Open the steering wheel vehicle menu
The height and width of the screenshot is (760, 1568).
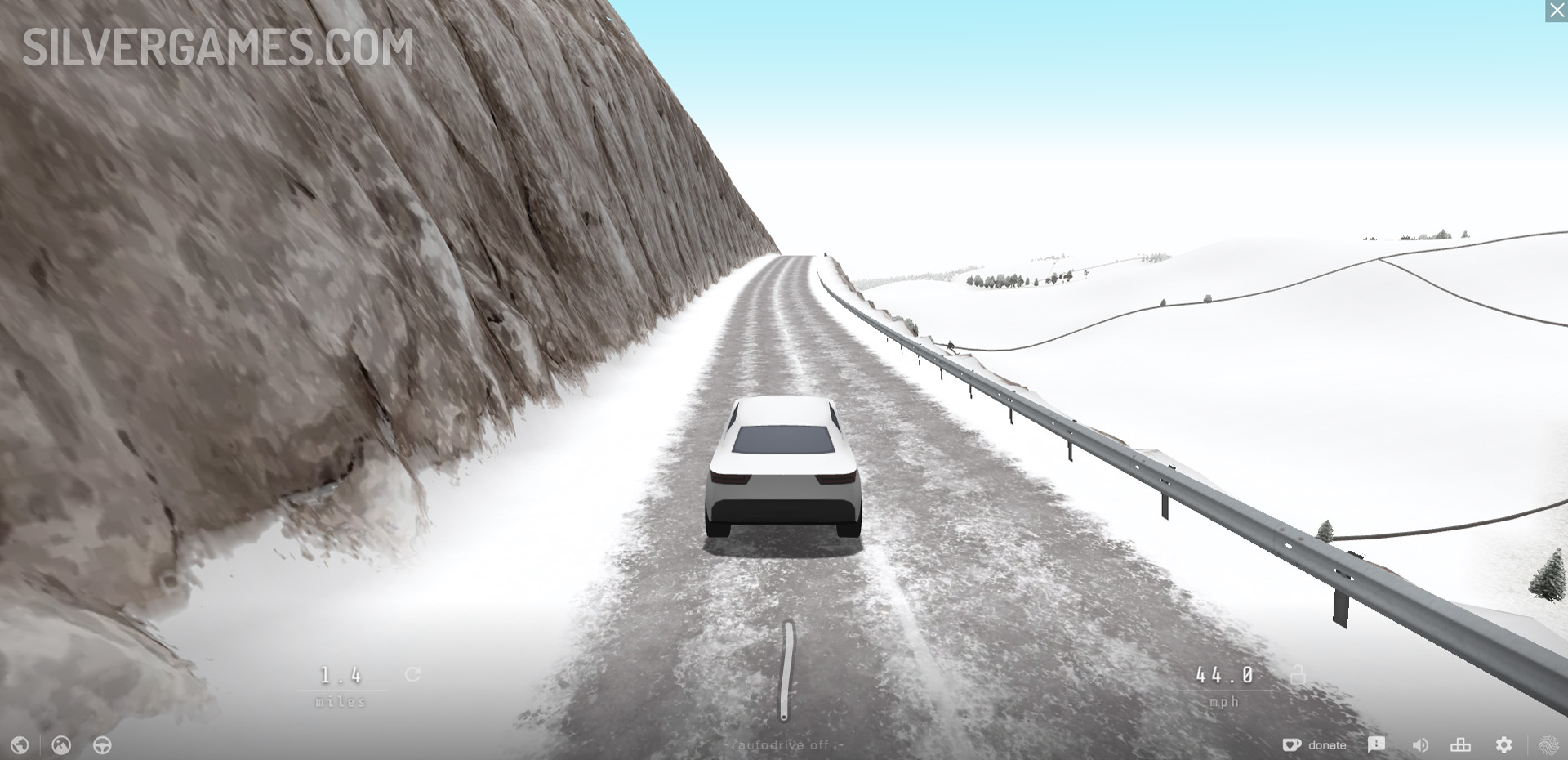point(102,745)
